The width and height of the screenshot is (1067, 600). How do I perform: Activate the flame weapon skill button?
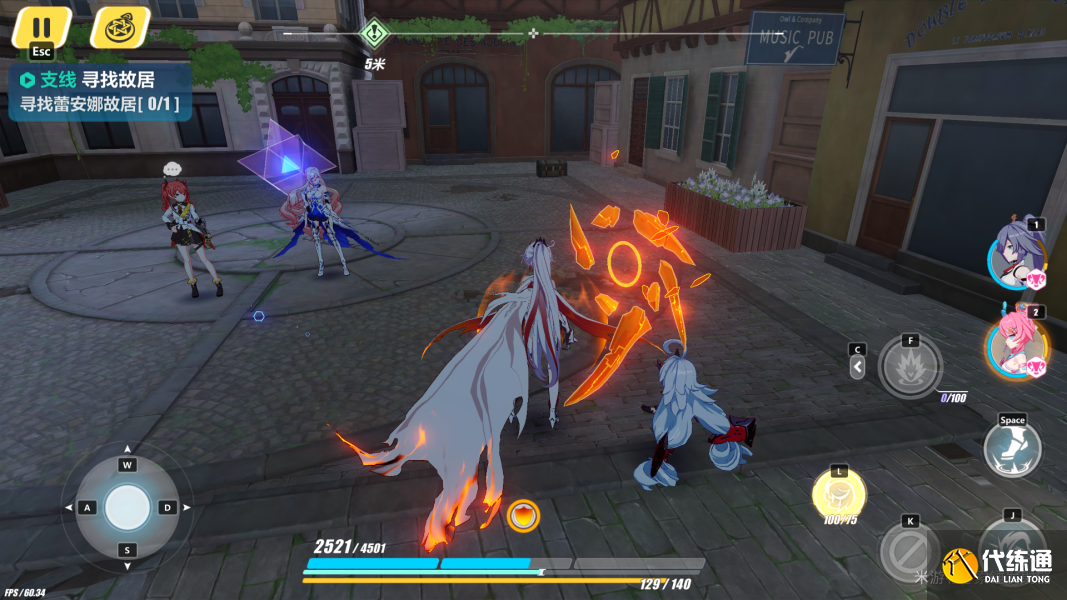click(910, 367)
